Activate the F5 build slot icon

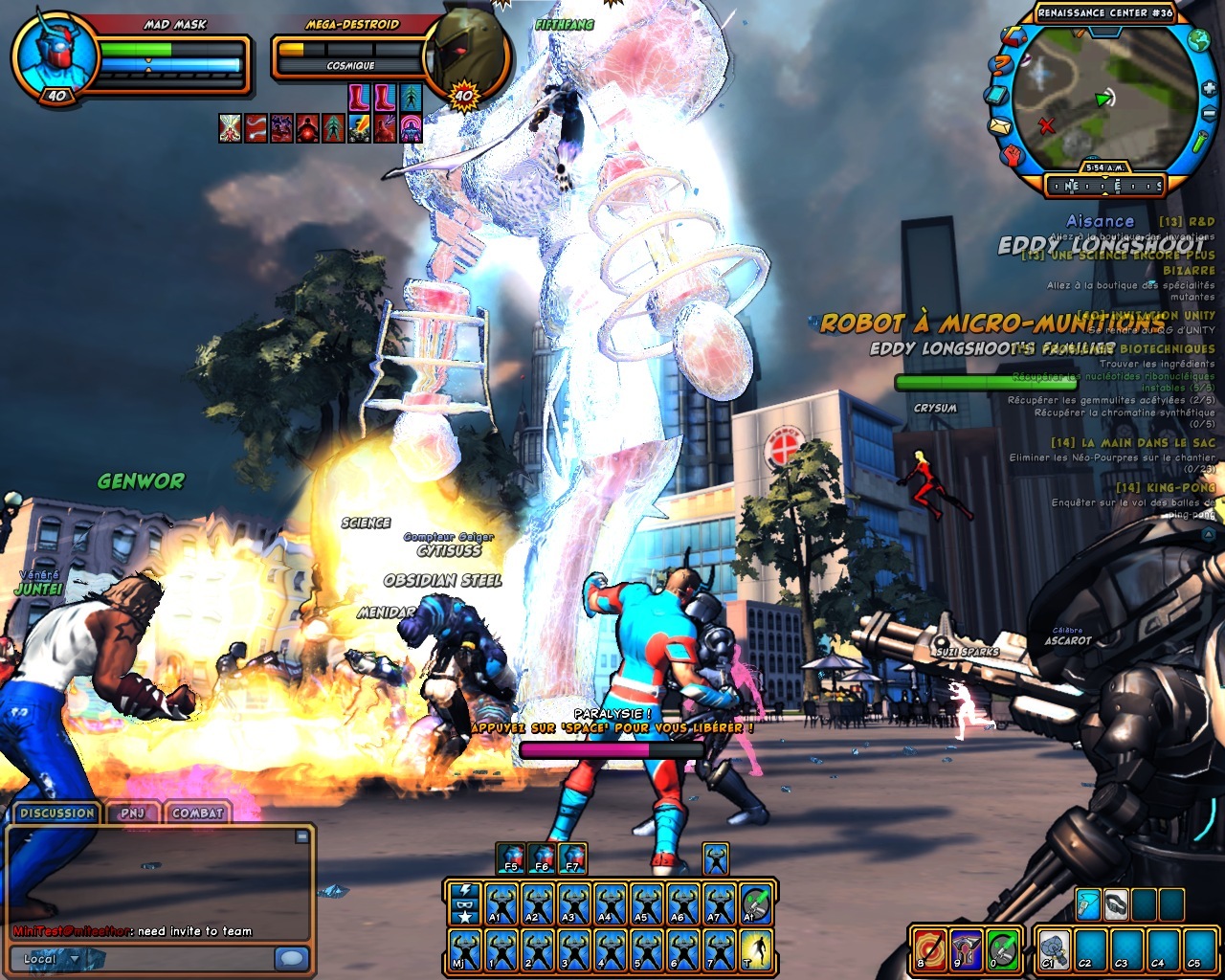coord(511,857)
